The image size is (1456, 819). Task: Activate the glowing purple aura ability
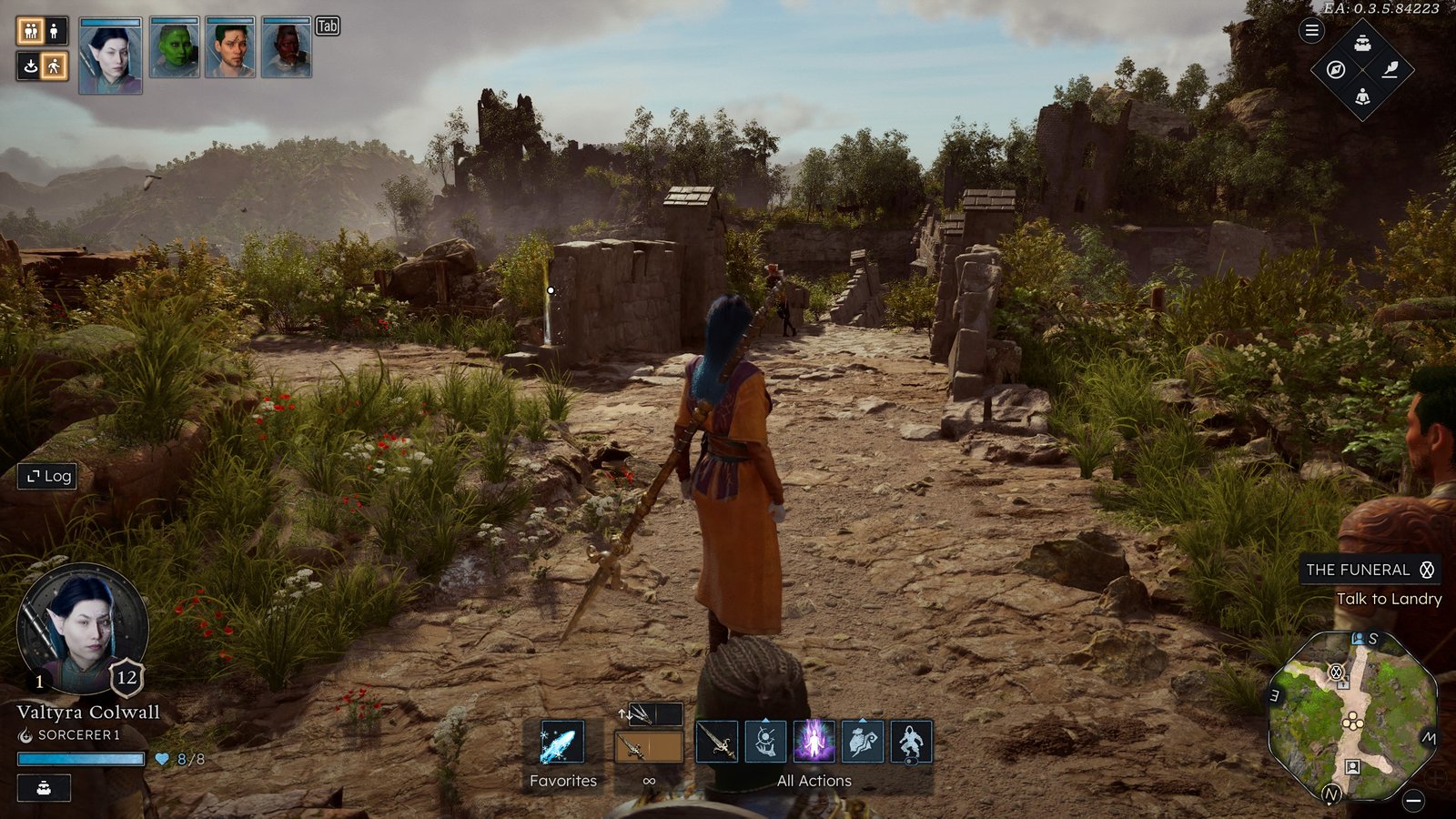(x=814, y=742)
